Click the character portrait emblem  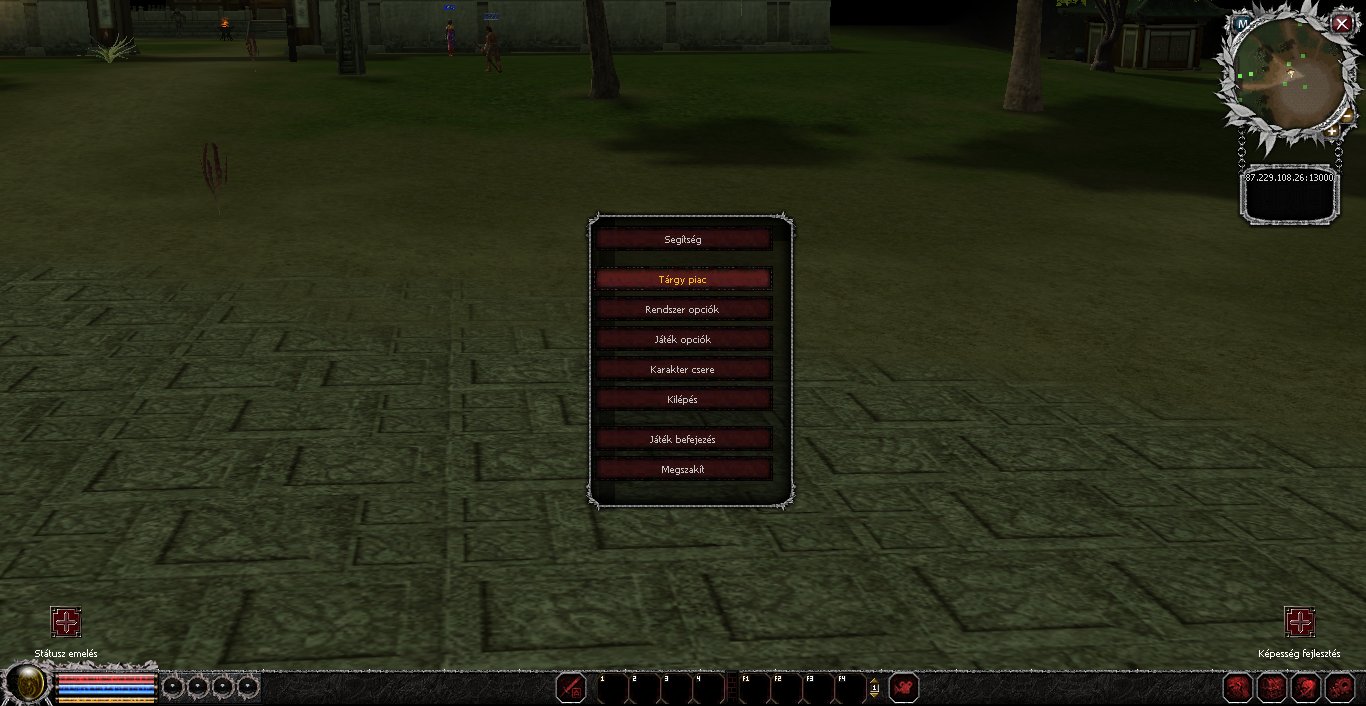tap(28, 686)
